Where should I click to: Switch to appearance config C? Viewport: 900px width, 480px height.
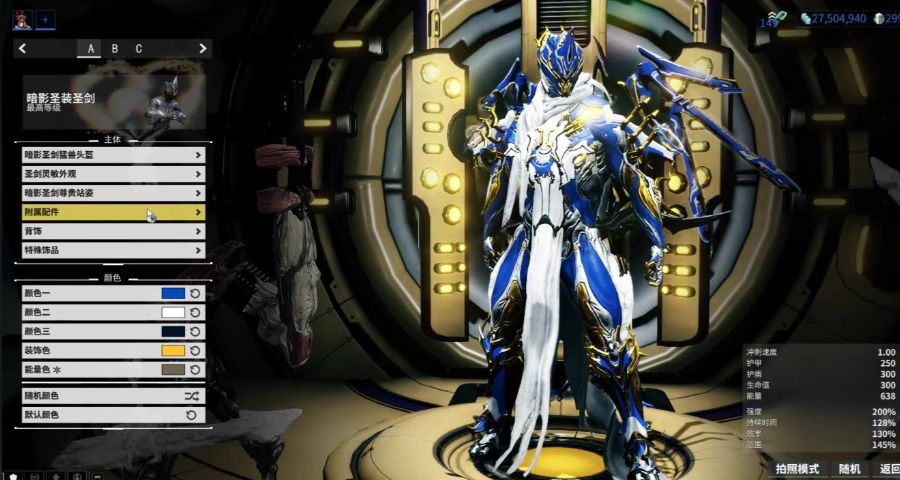coord(139,48)
